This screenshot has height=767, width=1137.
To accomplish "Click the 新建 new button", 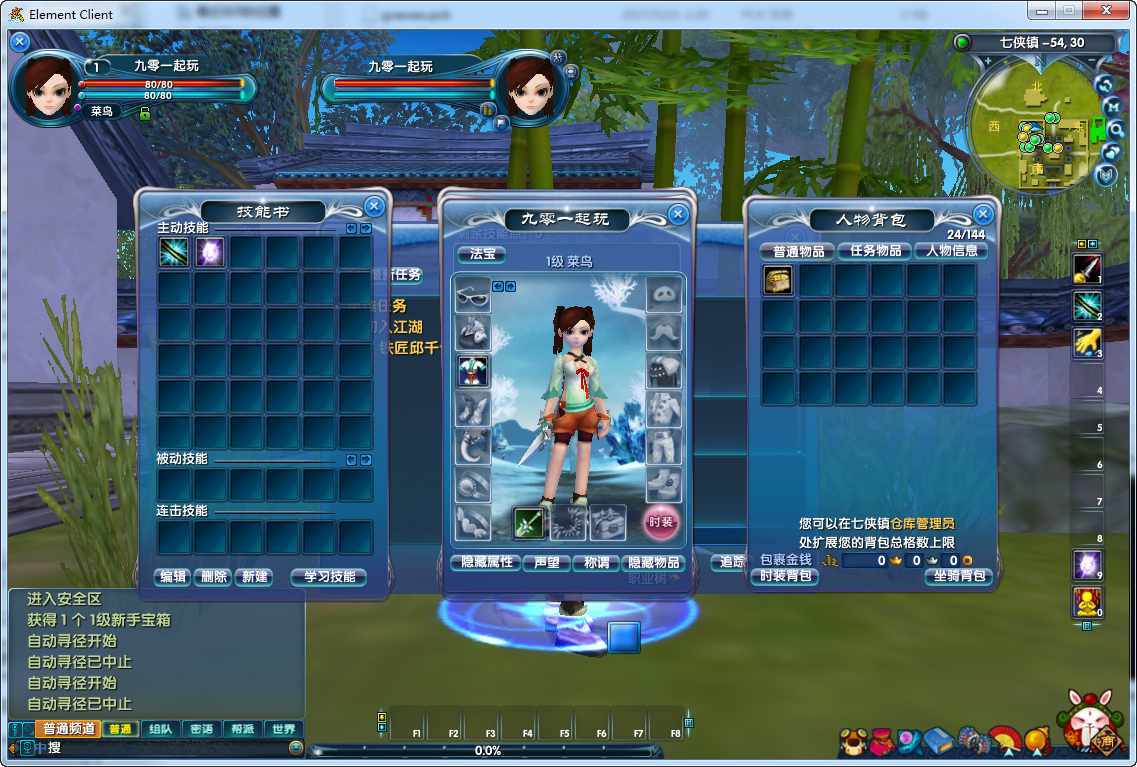I will pyautogui.click(x=253, y=577).
